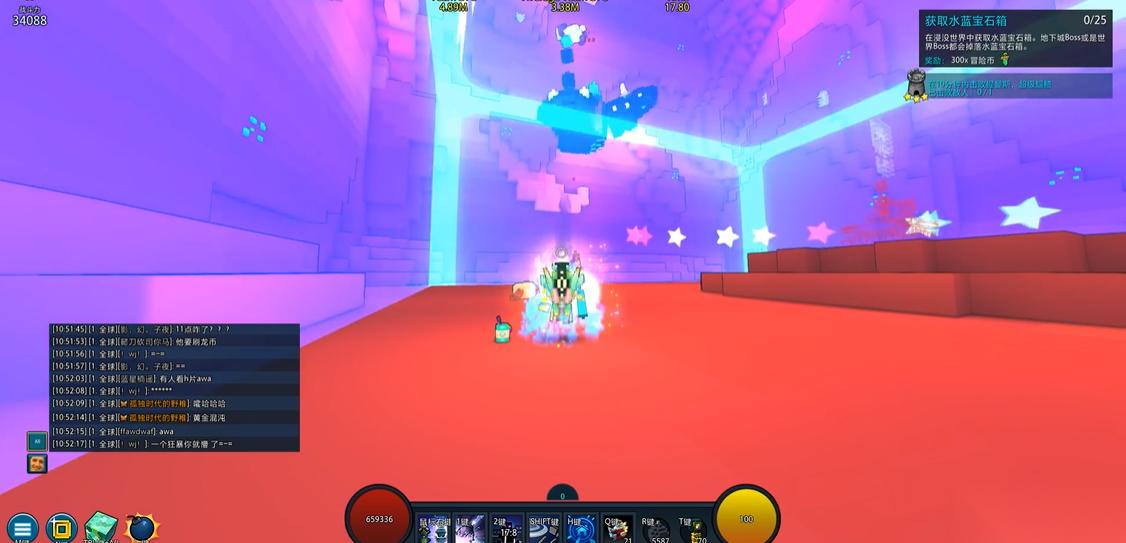This screenshot has width=1126, height=543.
Task: Select the R键 bomb item slot
Action: pos(655,529)
